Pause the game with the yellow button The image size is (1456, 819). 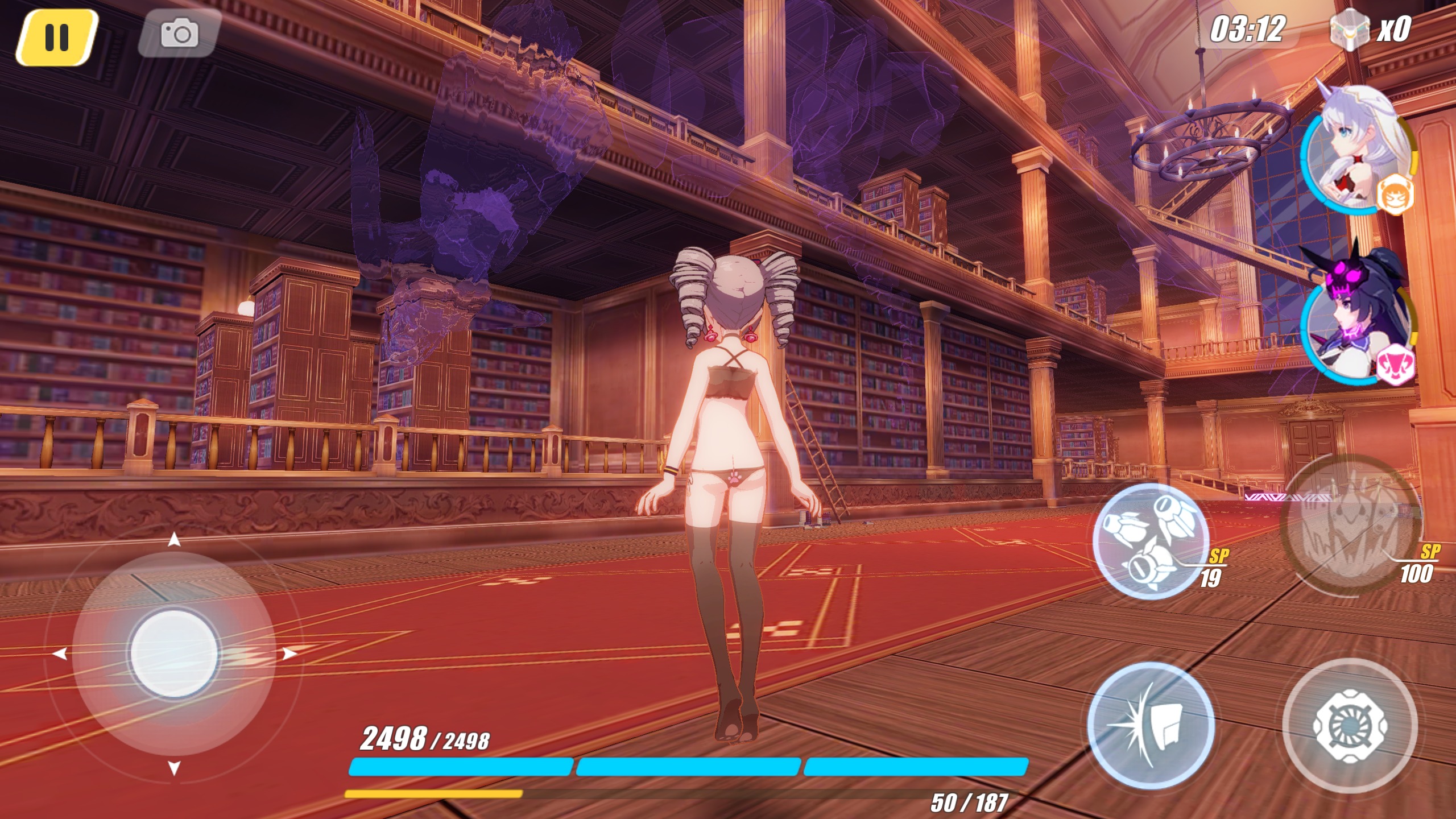tap(56, 37)
